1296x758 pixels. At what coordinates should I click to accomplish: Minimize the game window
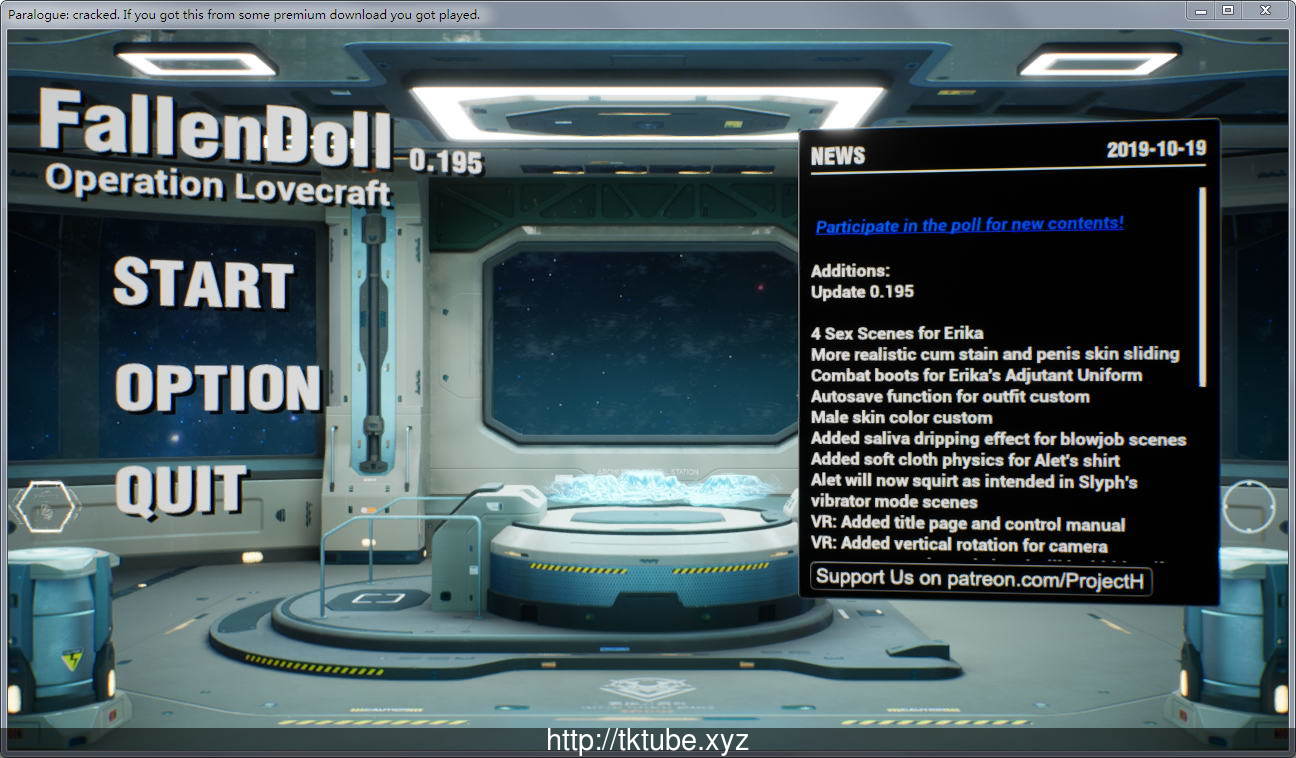[1200, 10]
